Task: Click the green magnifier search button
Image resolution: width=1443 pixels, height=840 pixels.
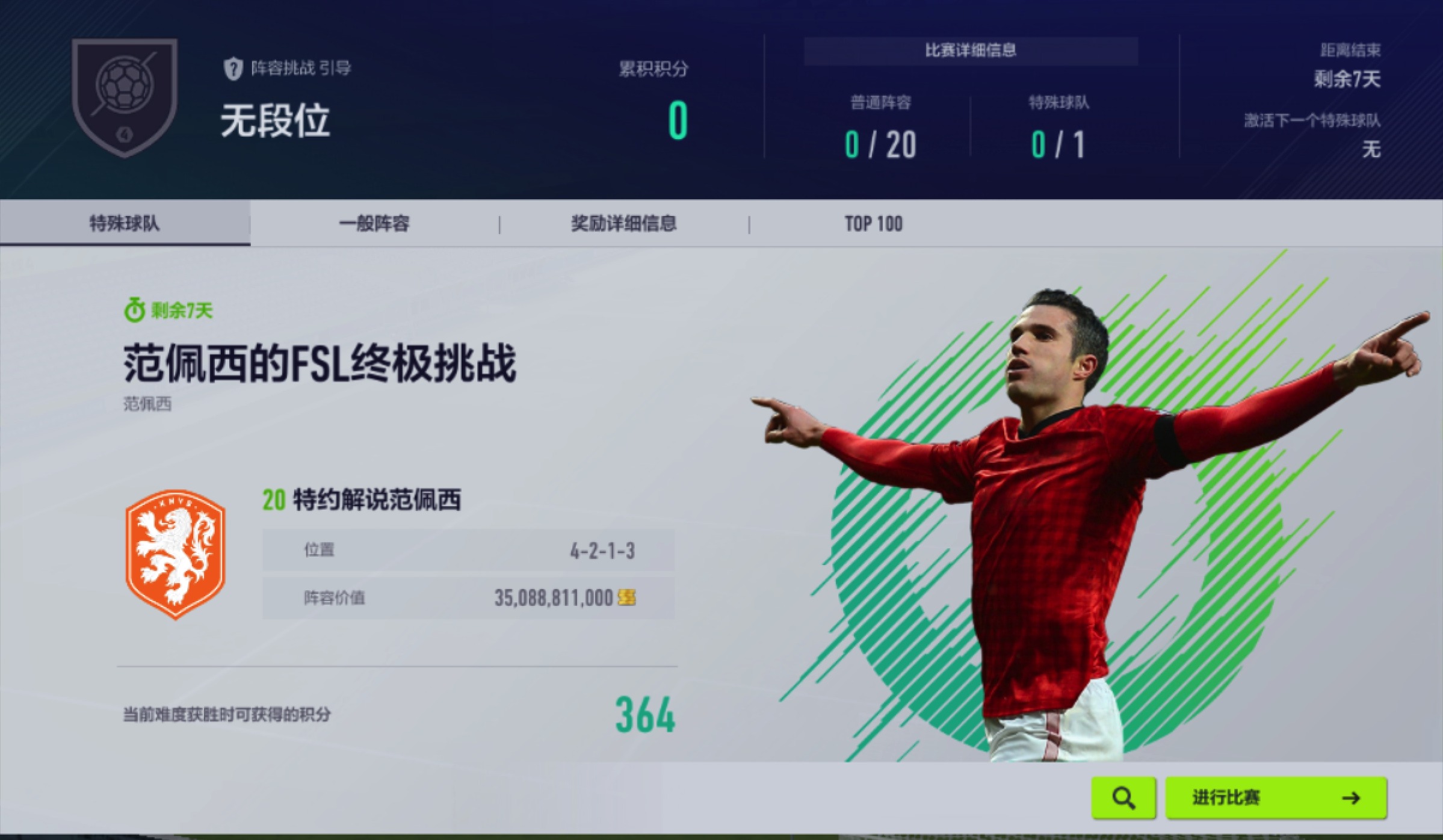Action: pyautogui.click(x=1123, y=798)
